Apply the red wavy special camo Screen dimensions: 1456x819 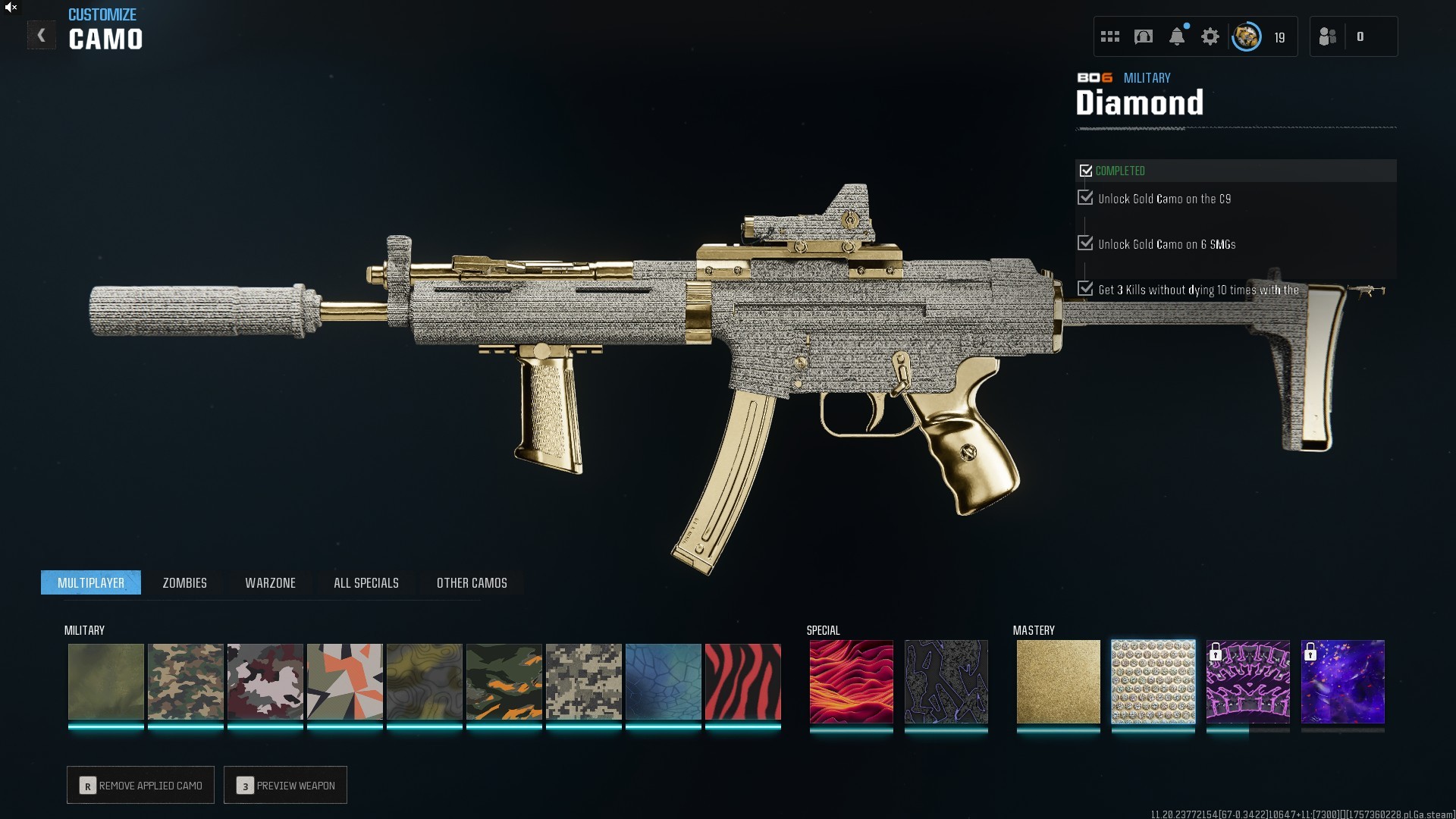tap(851, 681)
